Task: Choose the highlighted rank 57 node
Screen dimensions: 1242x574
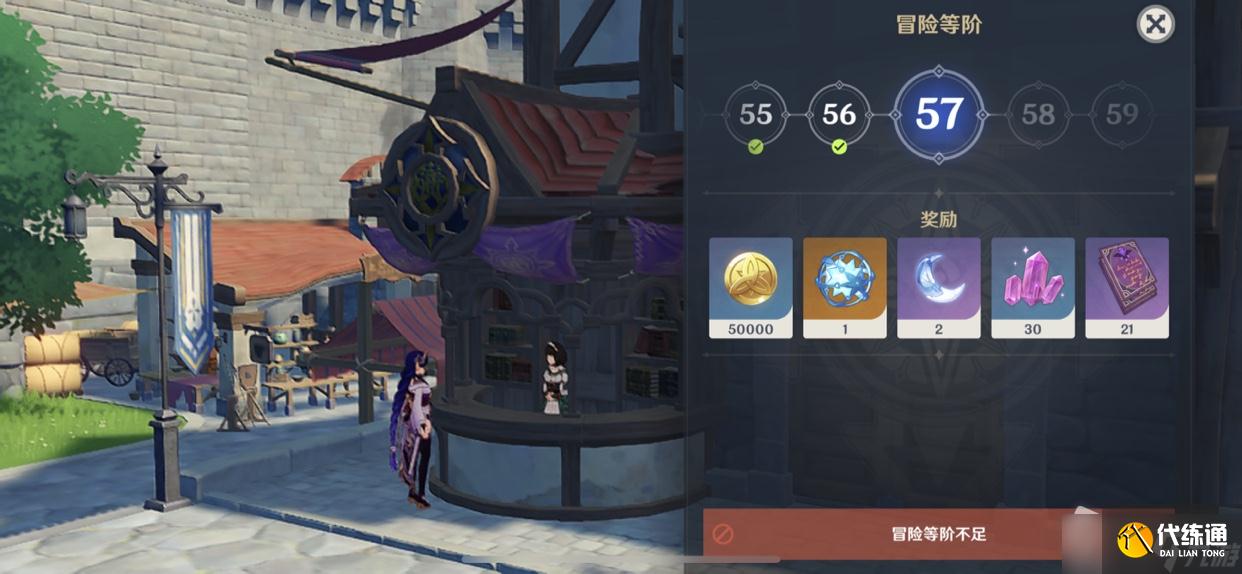Action: (x=939, y=115)
